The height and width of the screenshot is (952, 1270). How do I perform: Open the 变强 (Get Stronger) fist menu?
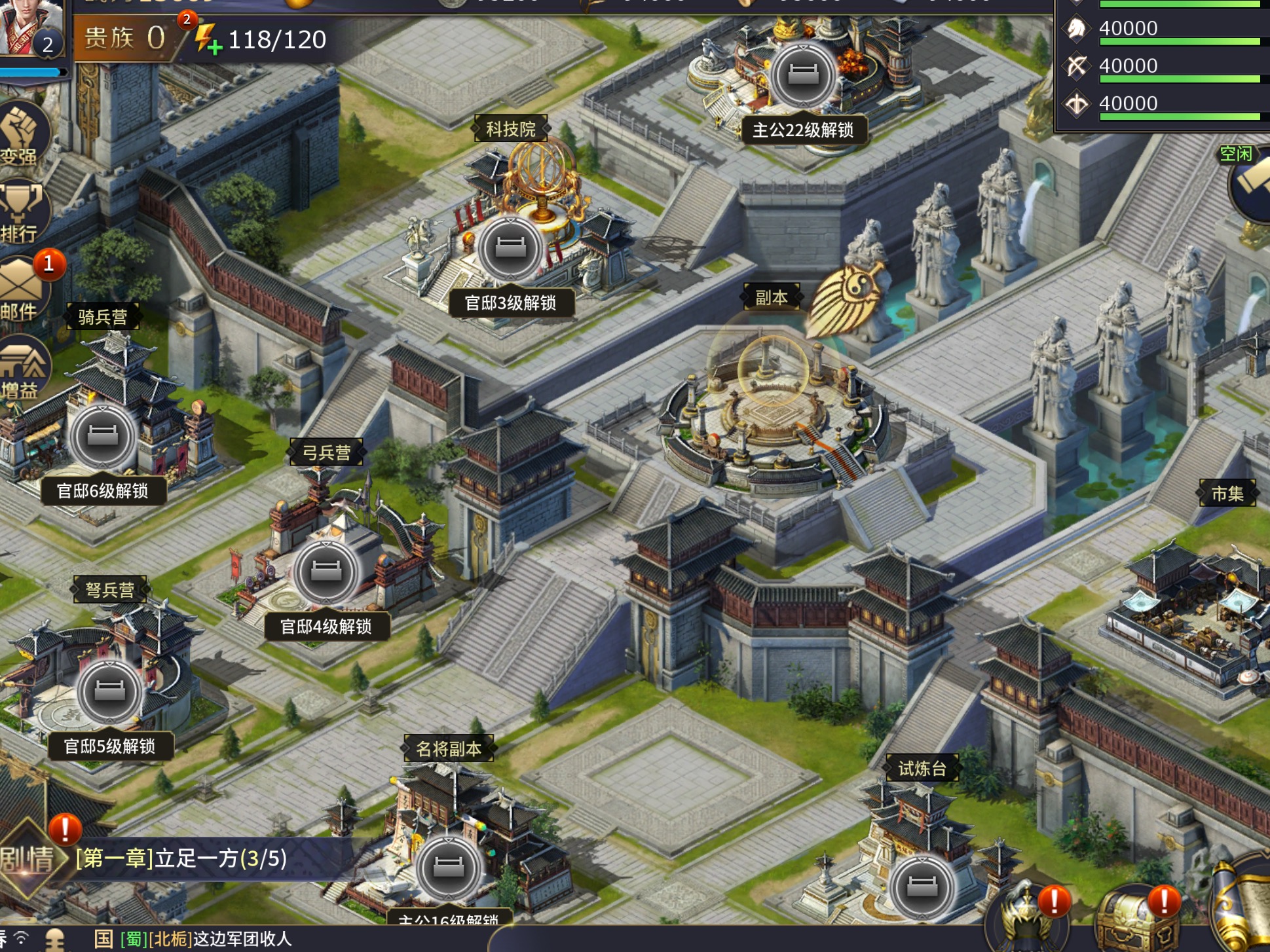pos(23,134)
